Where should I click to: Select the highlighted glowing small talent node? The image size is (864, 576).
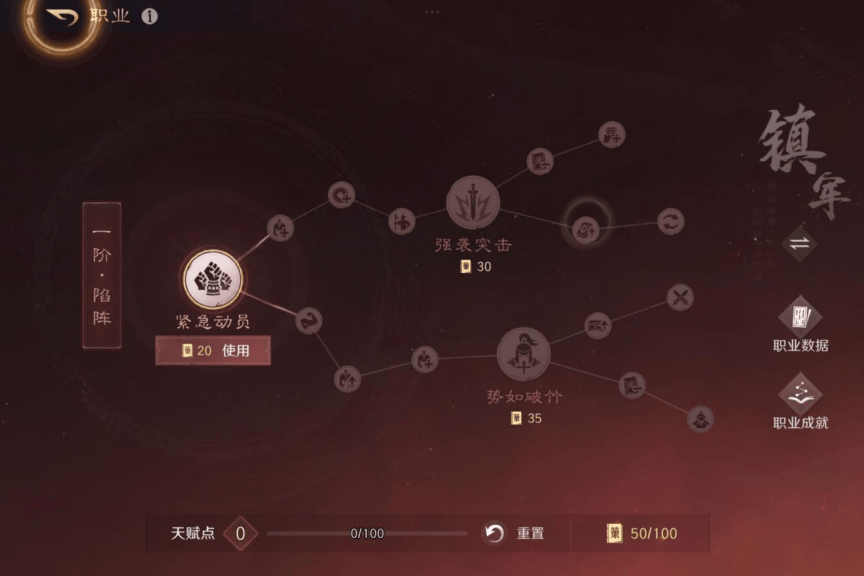coord(586,228)
